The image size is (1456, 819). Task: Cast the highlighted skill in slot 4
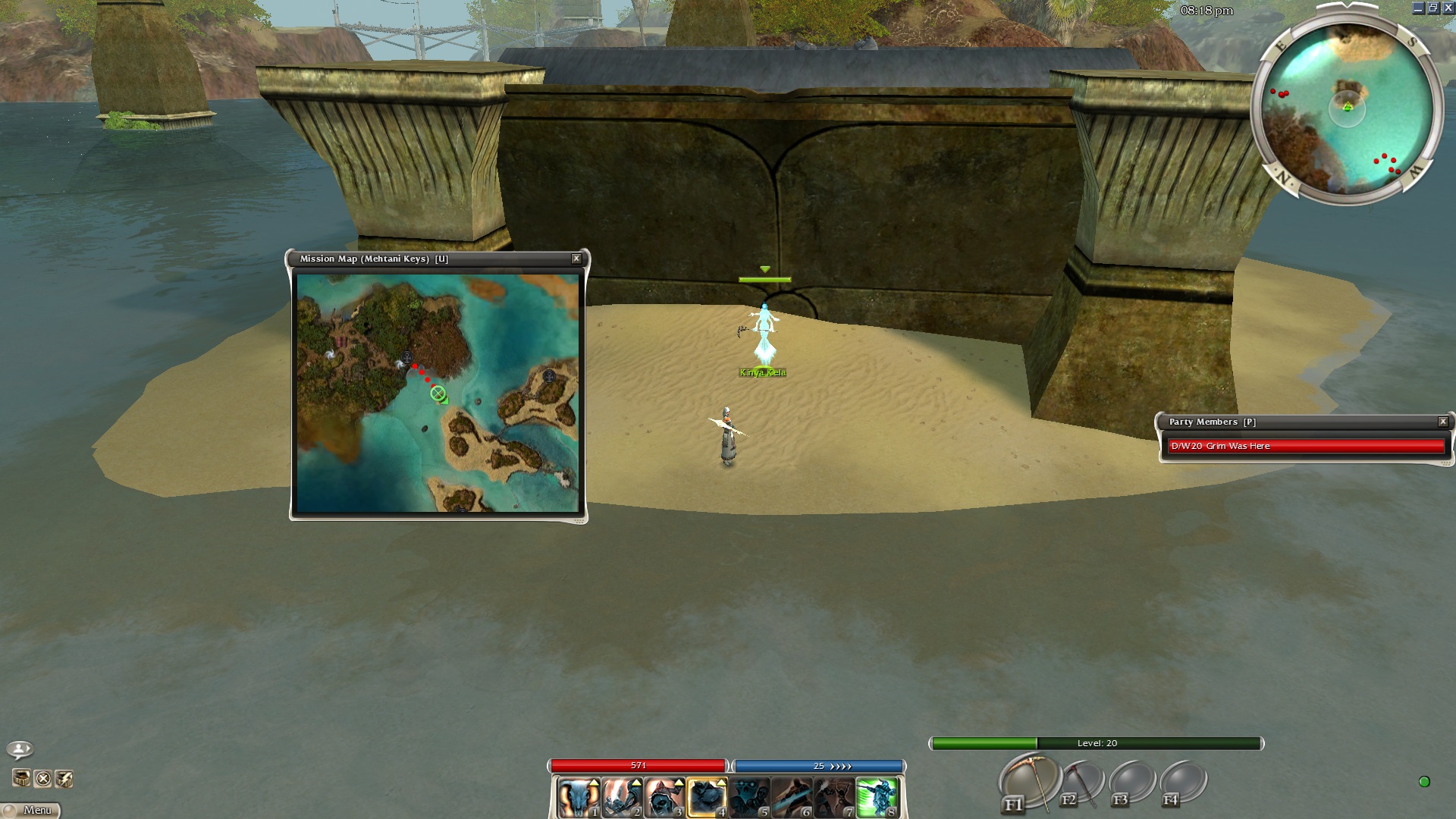(706, 798)
